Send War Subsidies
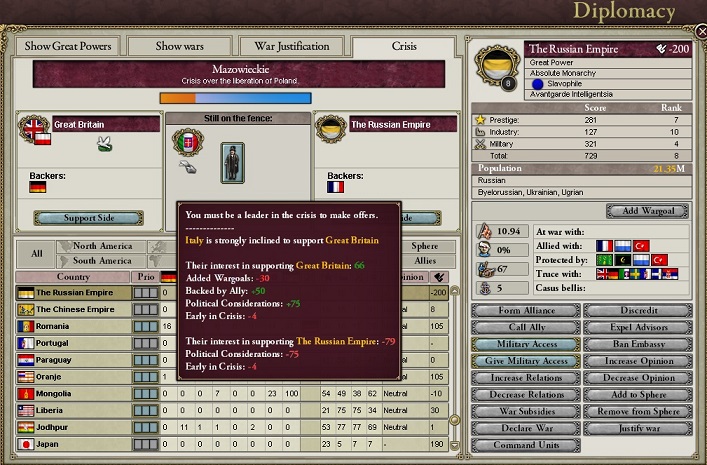 (524, 412)
